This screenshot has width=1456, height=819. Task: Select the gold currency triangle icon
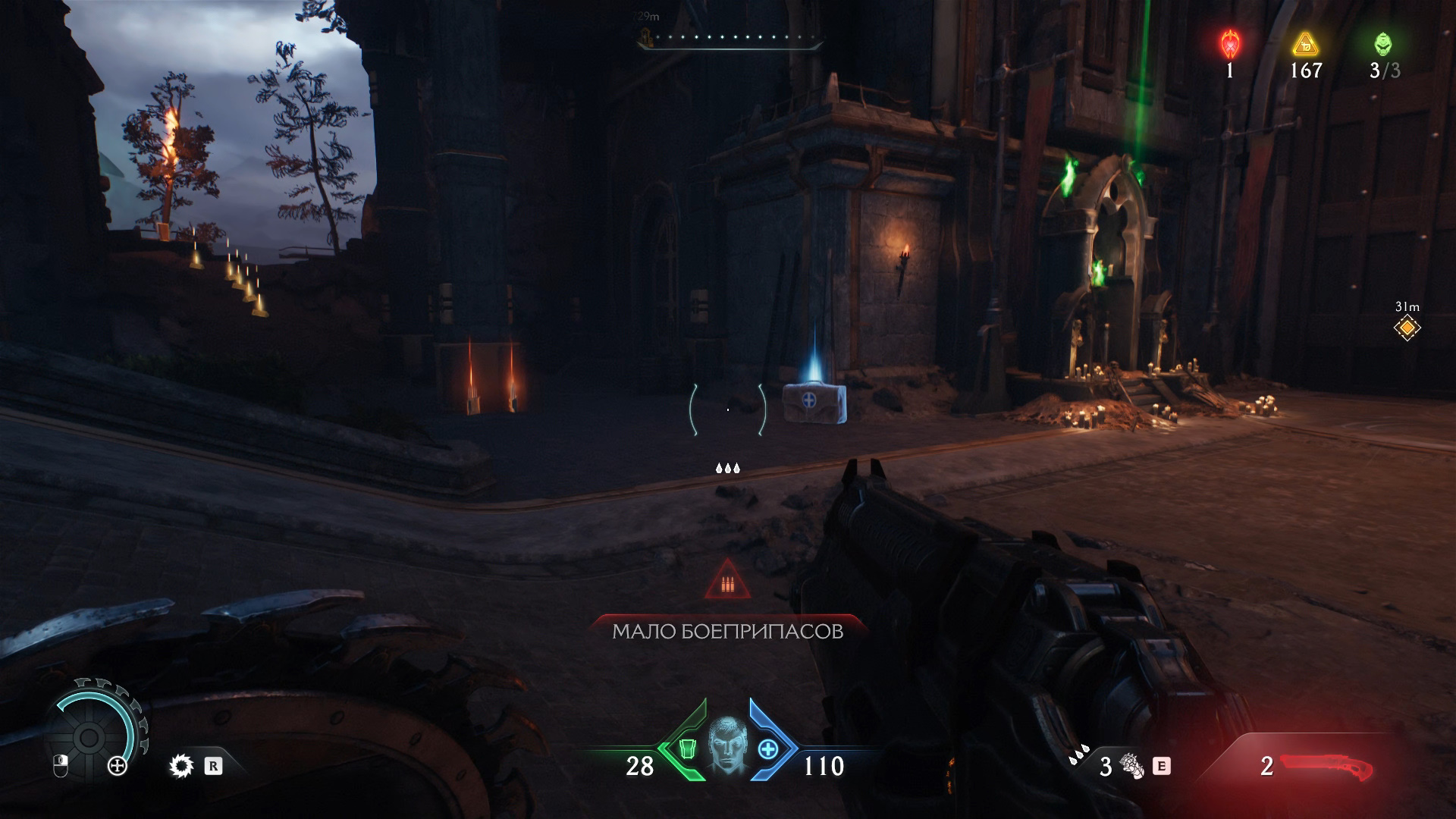pos(1304,45)
